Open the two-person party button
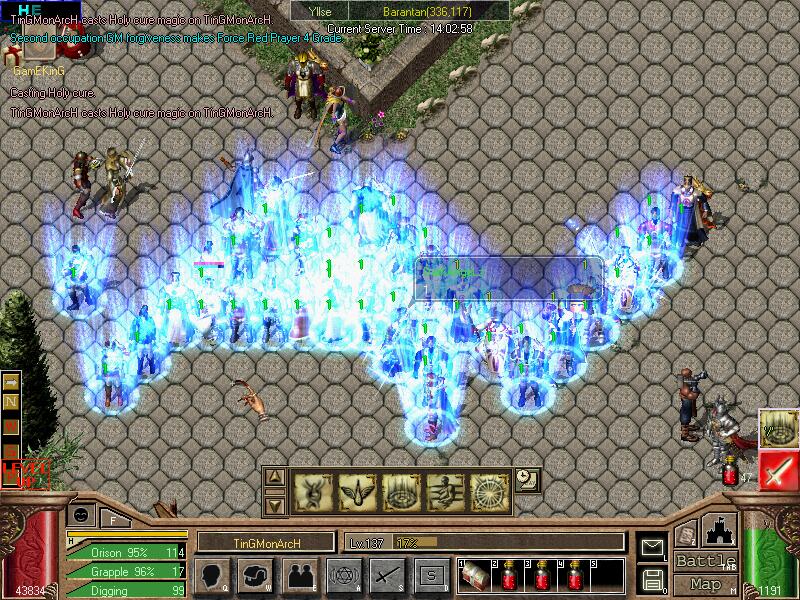800x600 pixels. click(299, 575)
